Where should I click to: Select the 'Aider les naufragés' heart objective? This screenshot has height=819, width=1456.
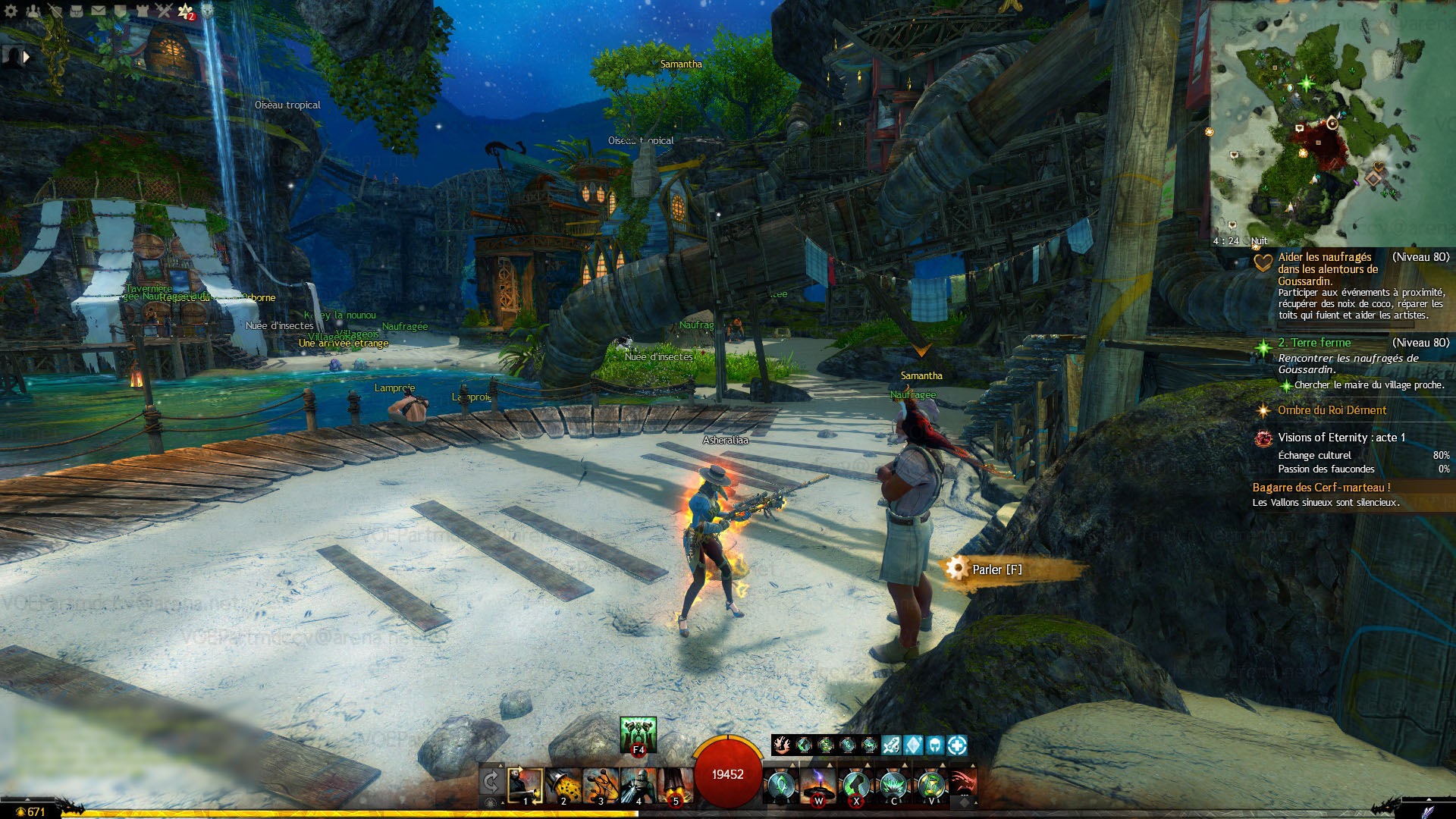[x=1327, y=268]
